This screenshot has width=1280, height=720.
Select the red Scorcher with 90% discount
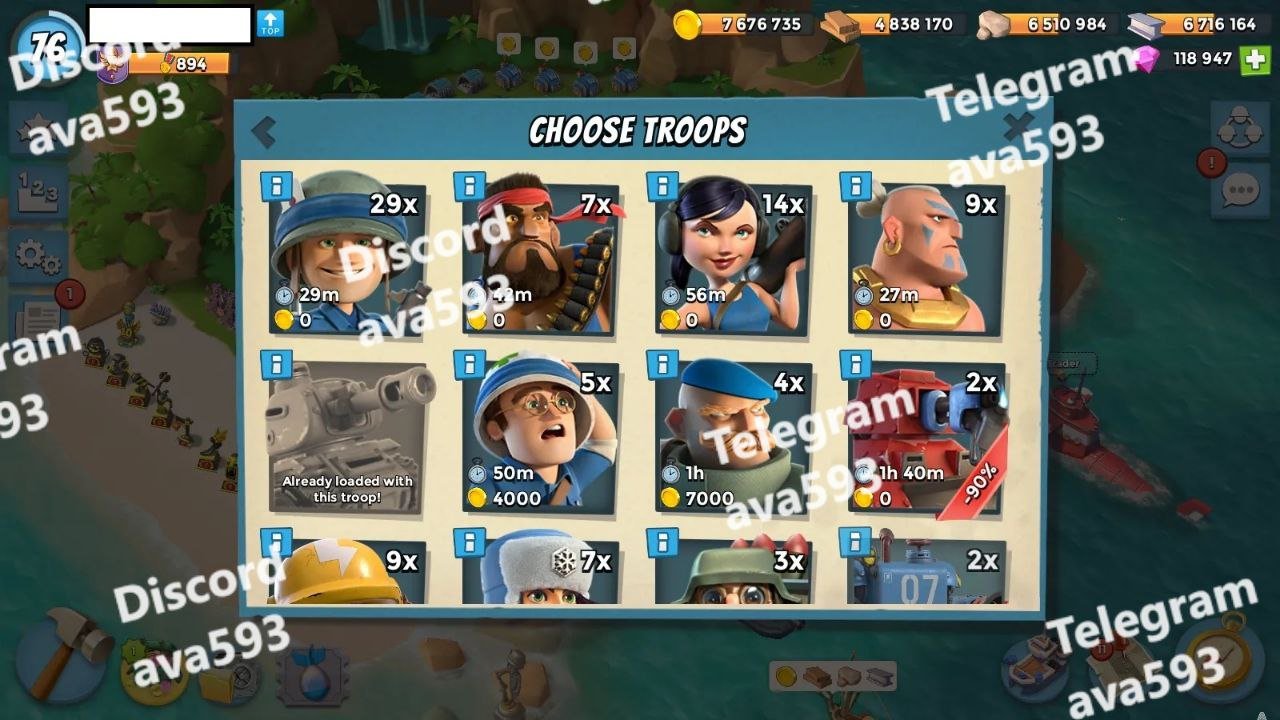point(926,438)
